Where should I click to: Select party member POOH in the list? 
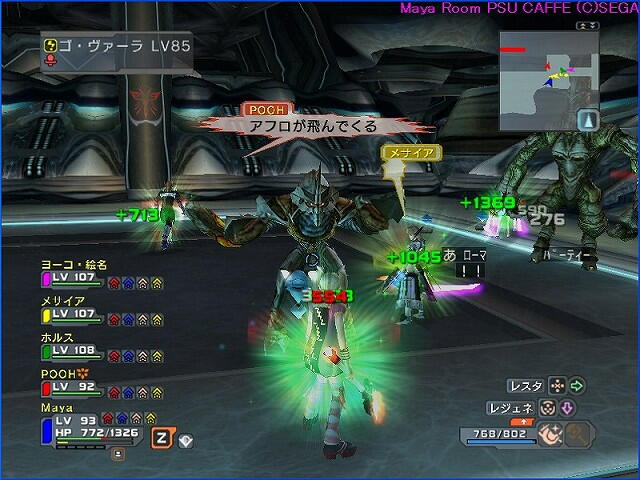point(62,374)
